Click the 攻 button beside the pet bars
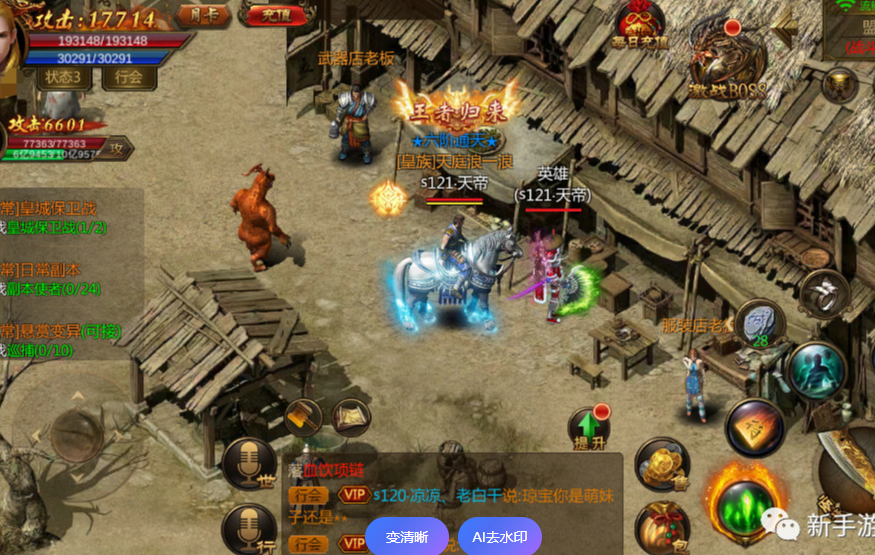Screen dimensions: 875x555 [x=117, y=148]
